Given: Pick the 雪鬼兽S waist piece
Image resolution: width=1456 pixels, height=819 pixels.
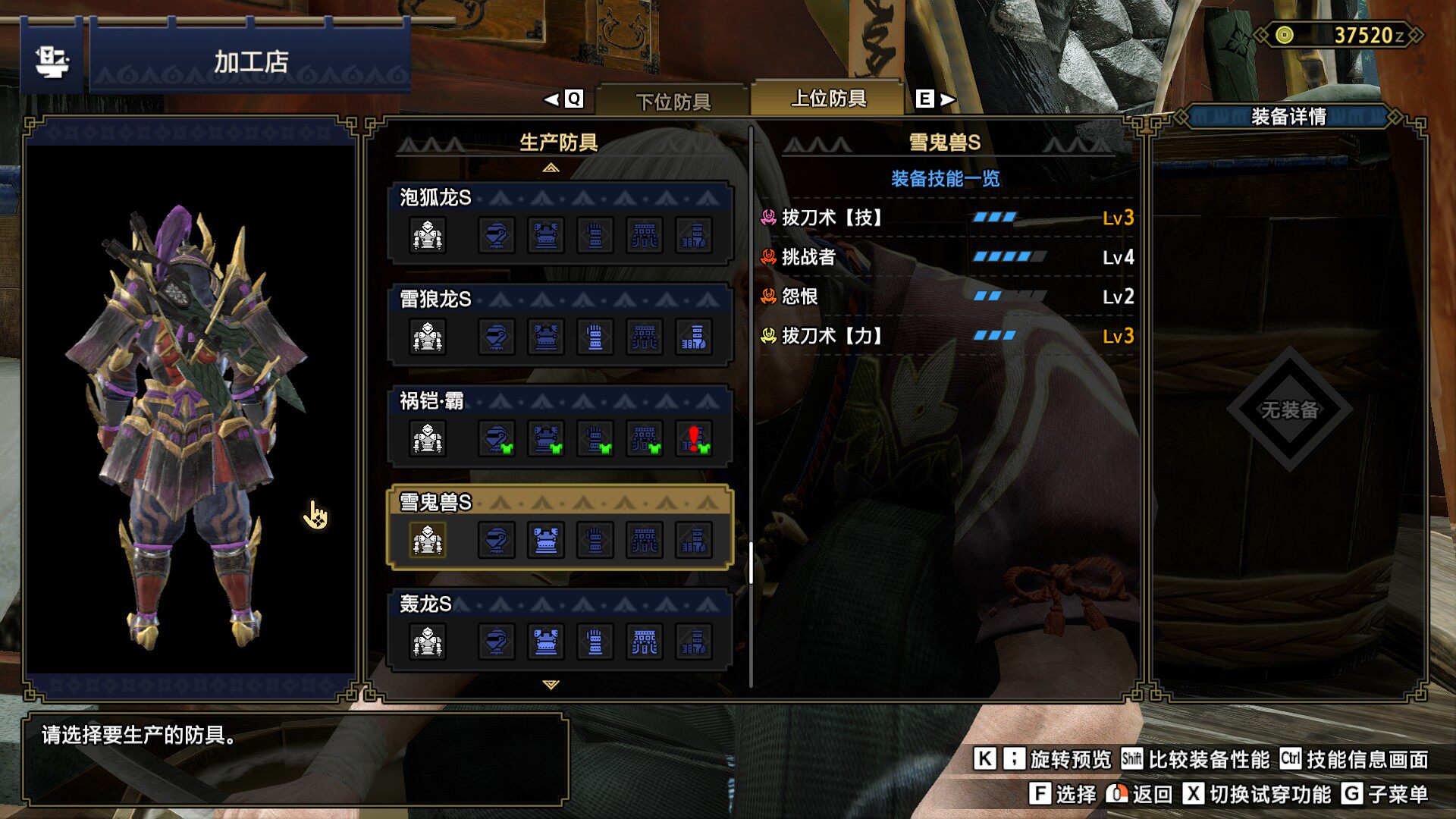Looking at the screenshot, I should click(645, 541).
